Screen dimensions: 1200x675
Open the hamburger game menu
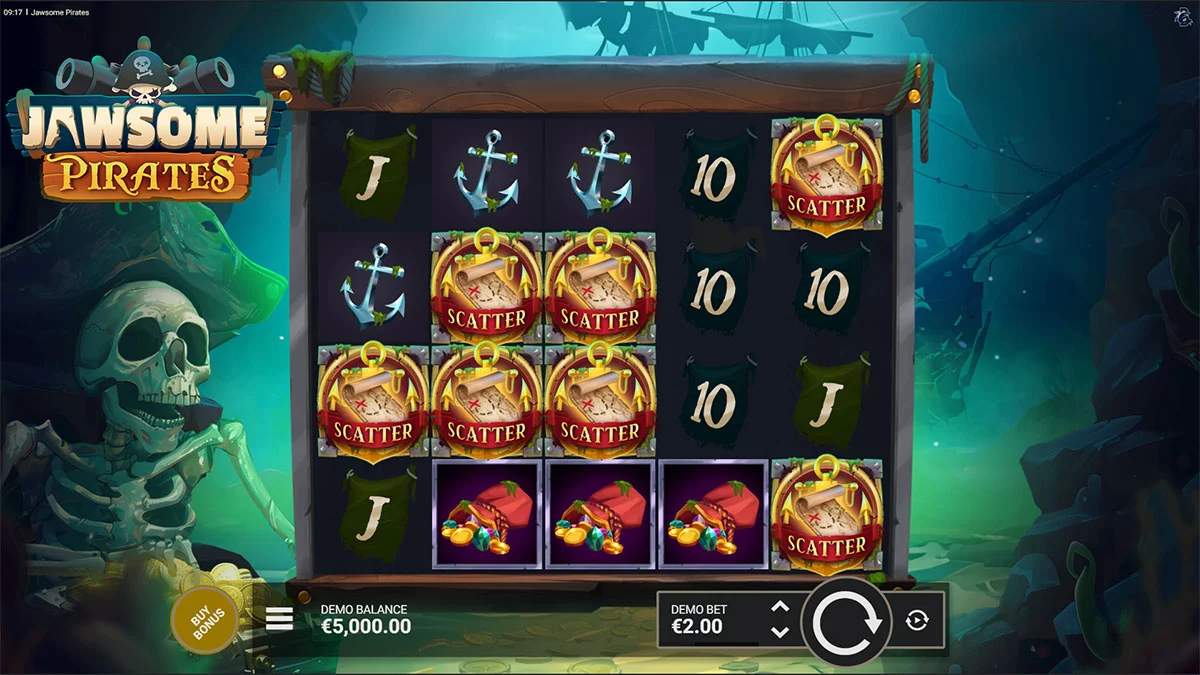click(x=280, y=620)
